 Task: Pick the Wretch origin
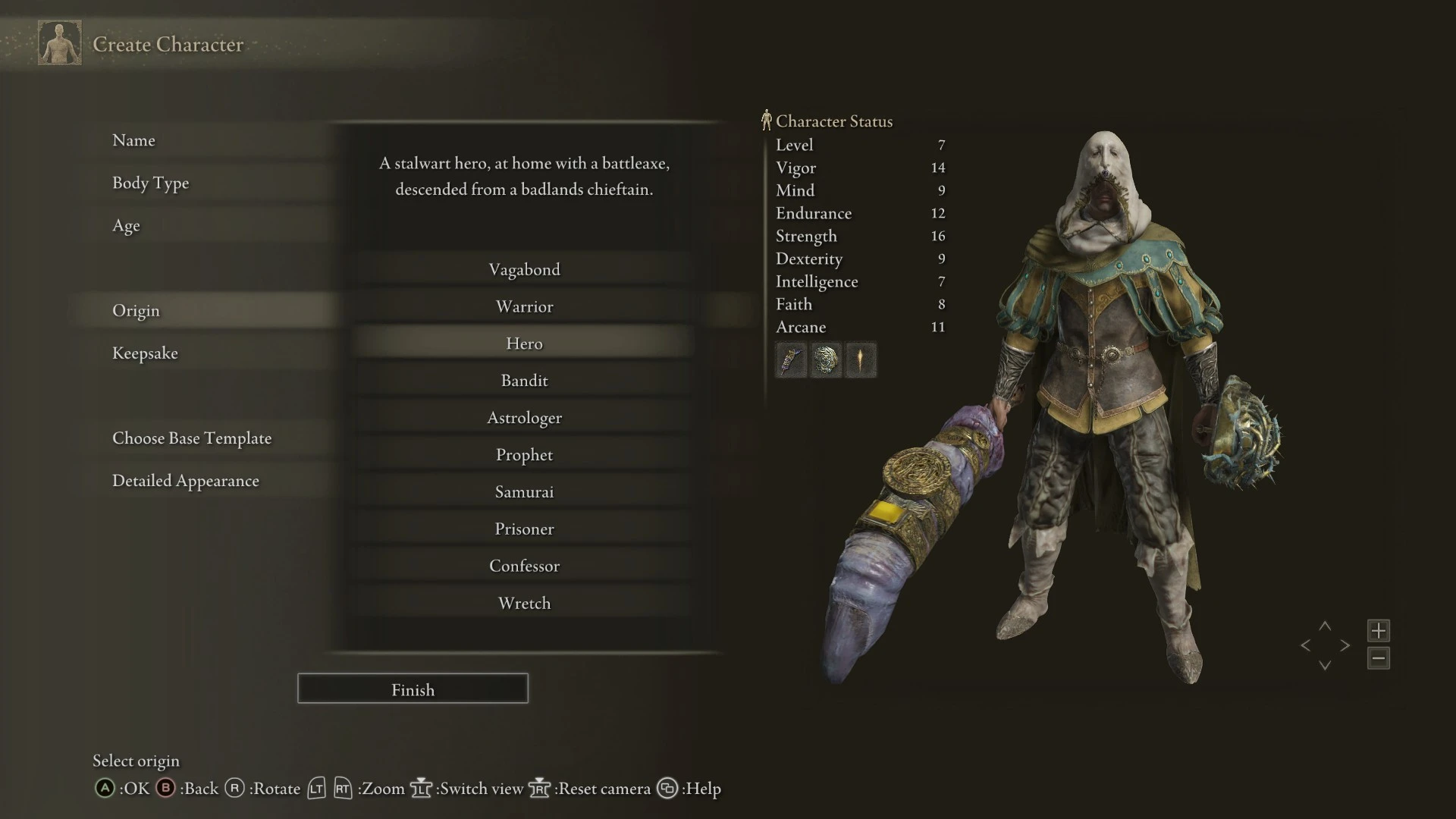pyautogui.click(x=524, y=603)
